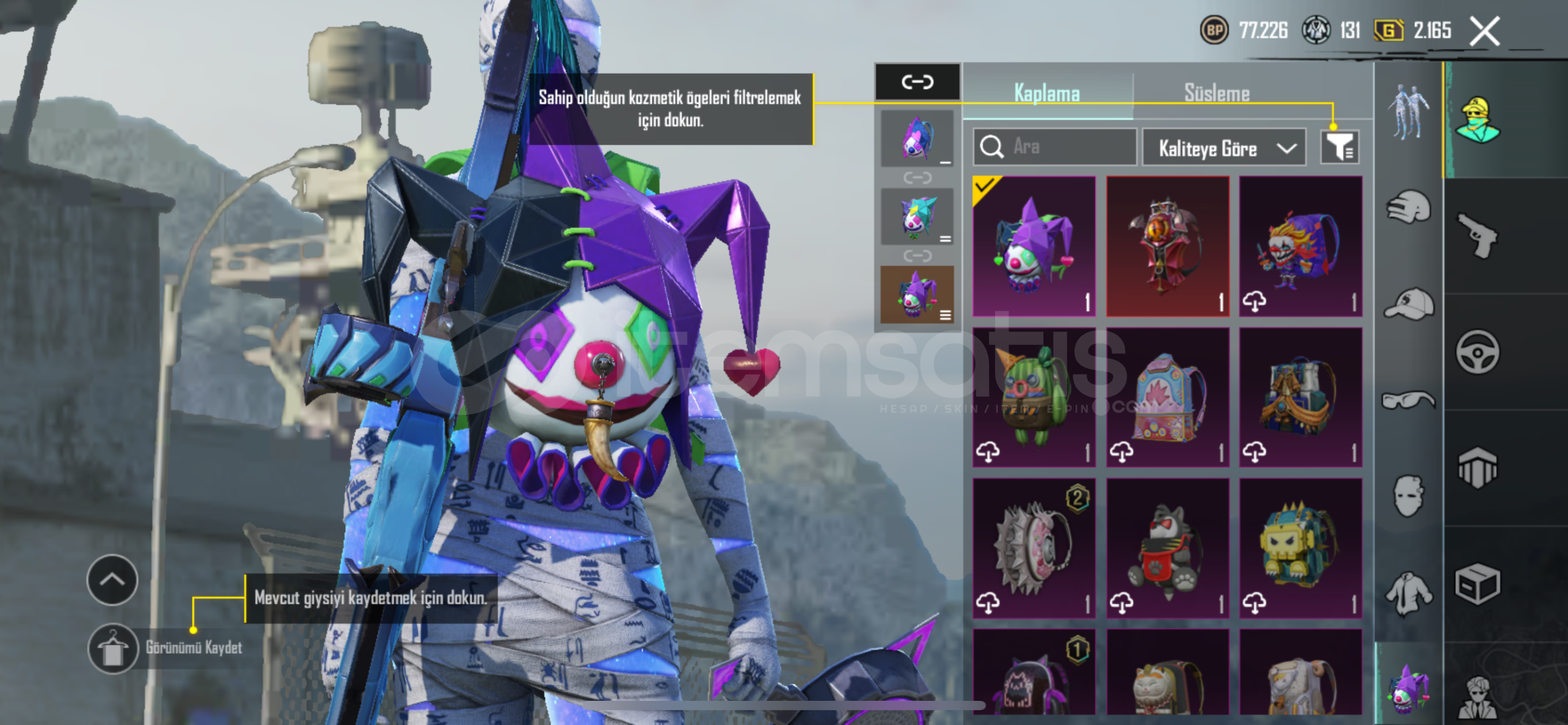Choose the pink and blue floral backpack
Image resolution: width=1568 pixels, height=725 pixels.
coord(1167,397)
